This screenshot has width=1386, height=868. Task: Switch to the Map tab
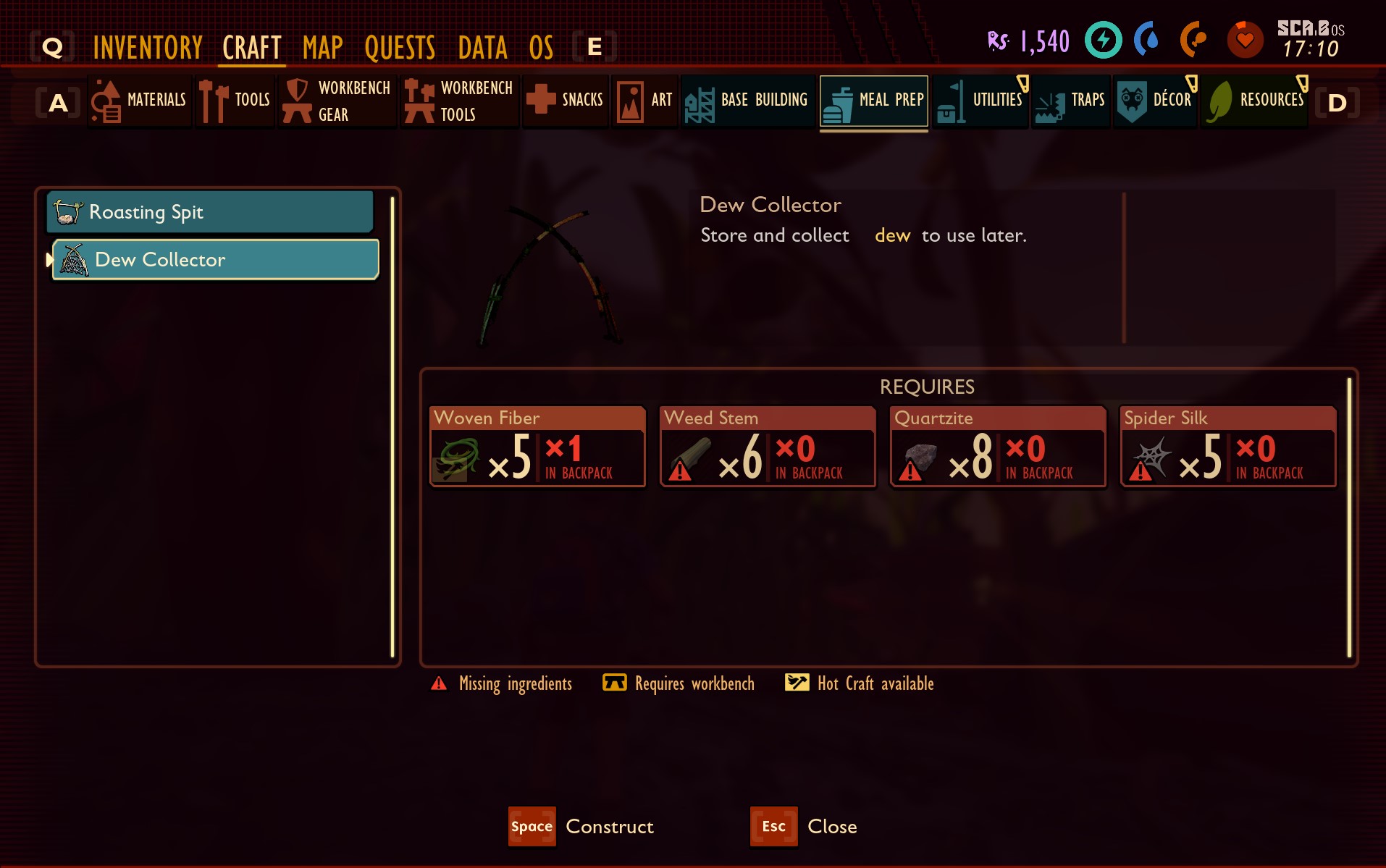(323, 46)
